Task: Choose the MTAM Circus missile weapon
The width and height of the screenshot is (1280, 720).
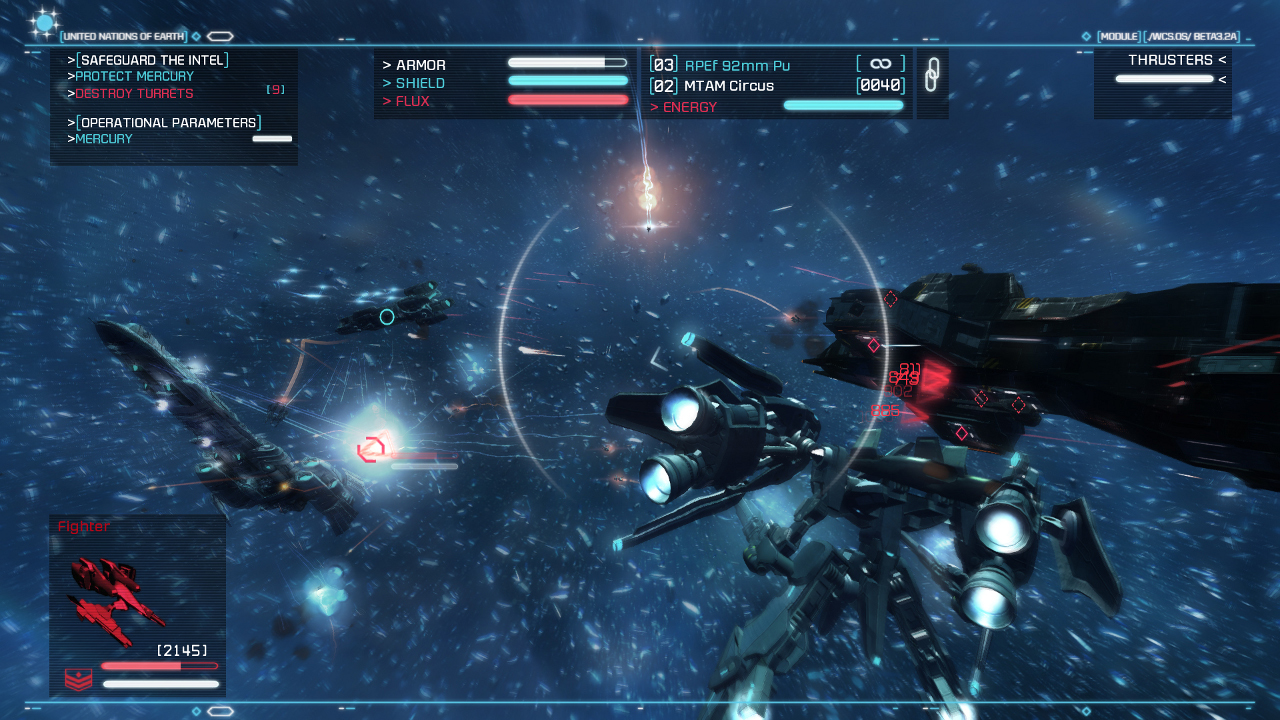Action: [x=728, y=86]
